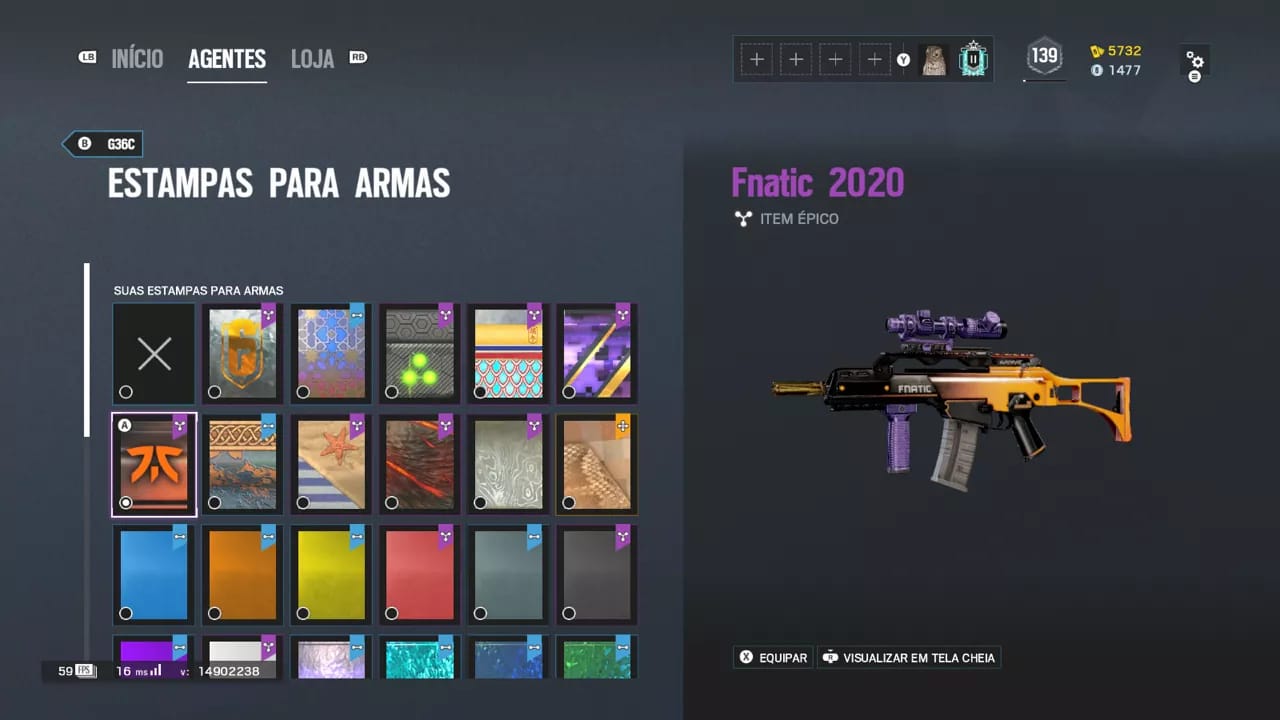Click the Fnatic logo weapon skin
This screenshot has width=1280, height=720.
(x=153, y=463)
